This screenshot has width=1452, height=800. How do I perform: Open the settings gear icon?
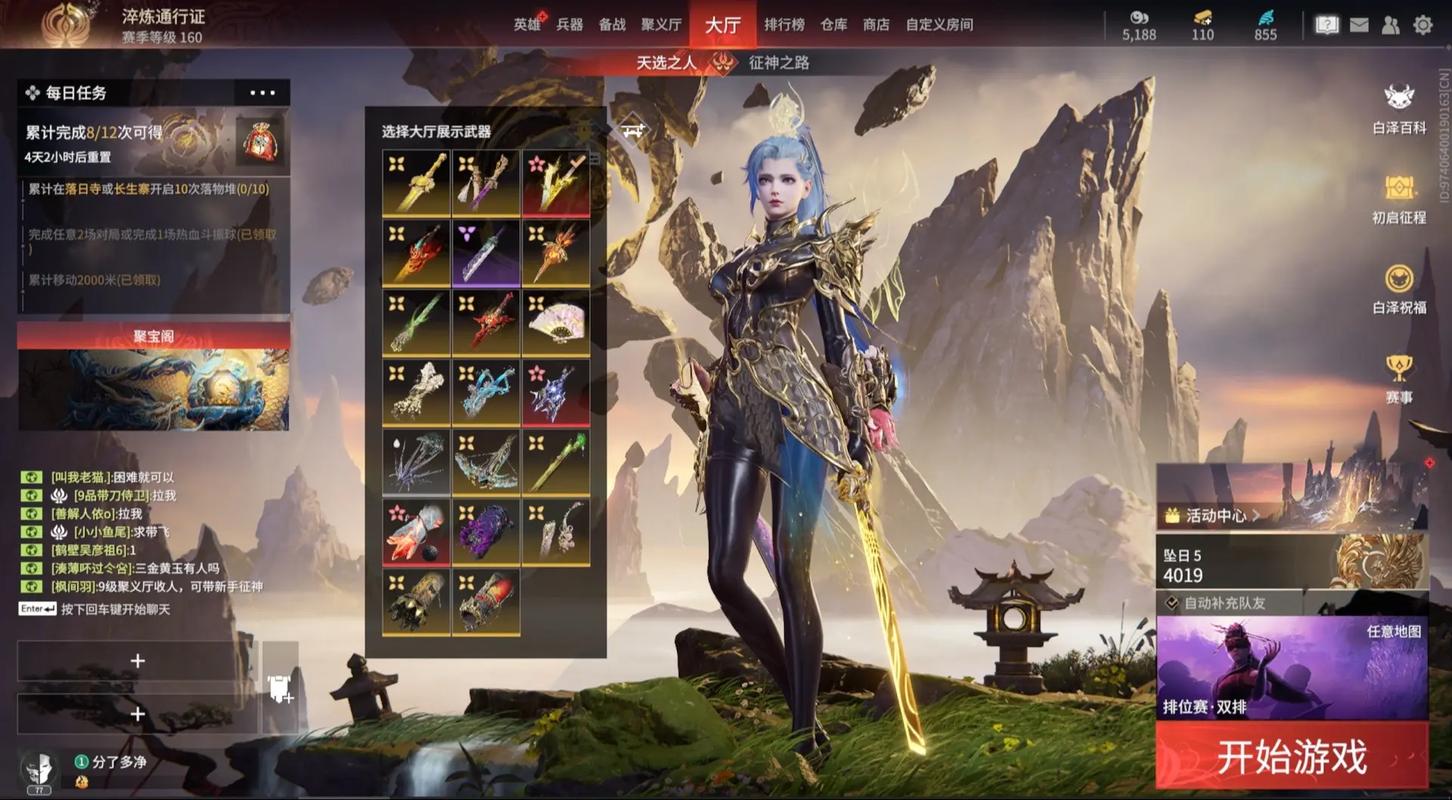click(x=1423, y=25)
